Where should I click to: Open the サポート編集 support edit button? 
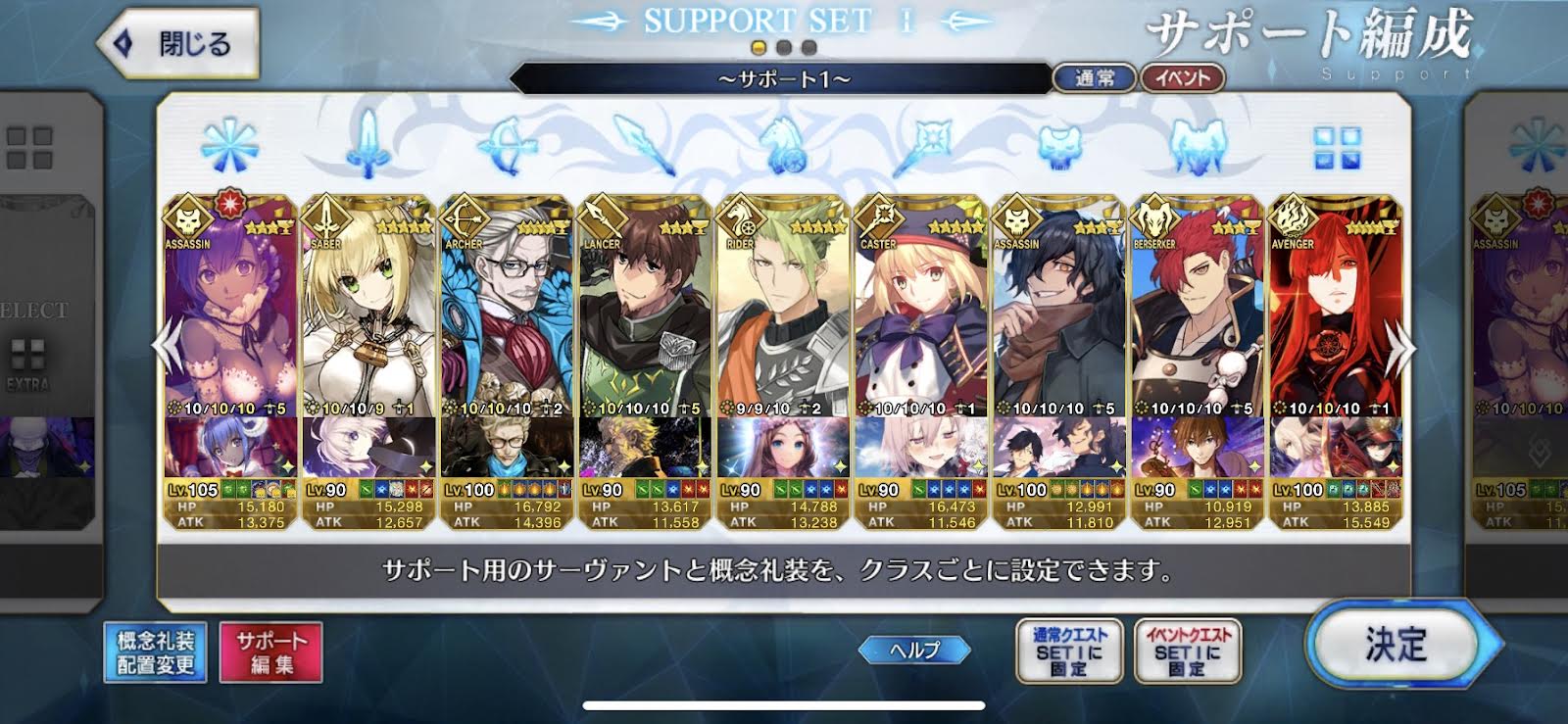coord(271,652)
